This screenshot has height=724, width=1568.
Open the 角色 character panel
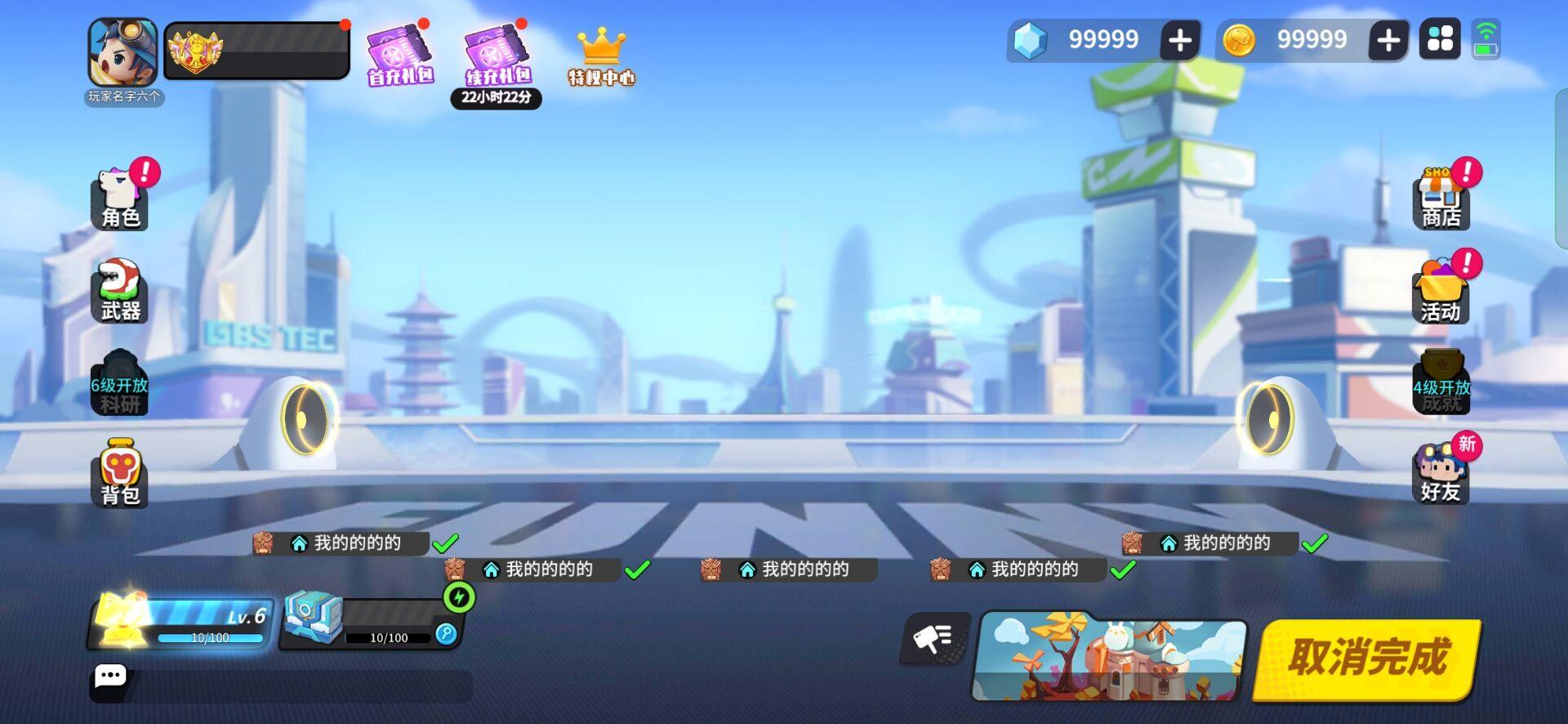119,196
